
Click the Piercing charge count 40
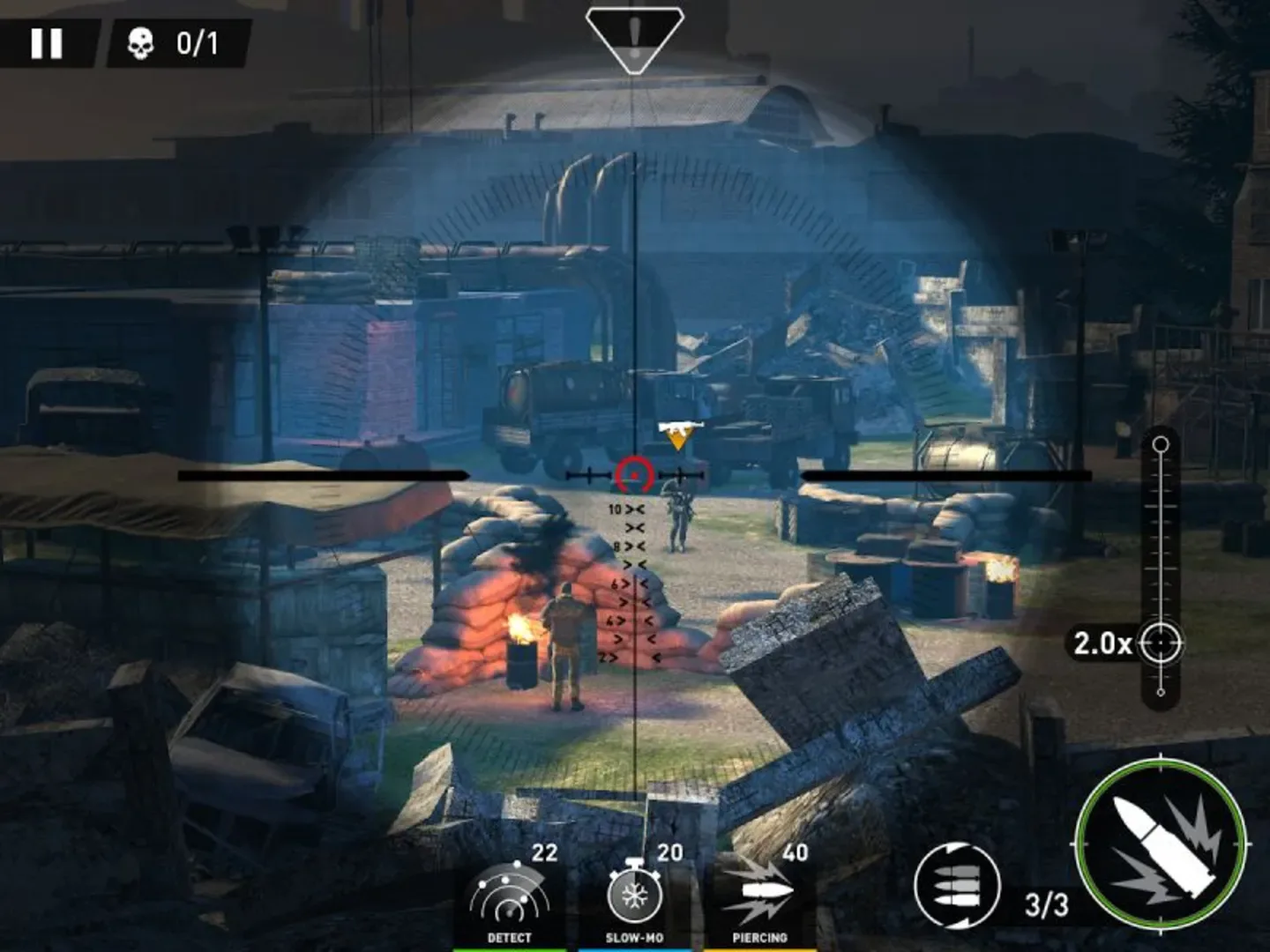coord(795,852)
